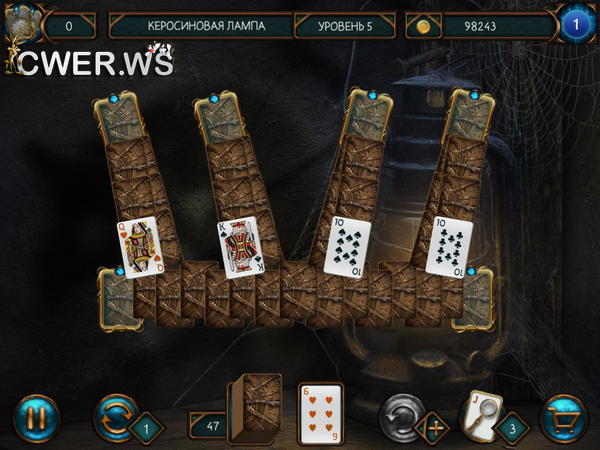The image size is (600, 450).
Task: Pick the ten of spades card
Action: click(347, 247)
